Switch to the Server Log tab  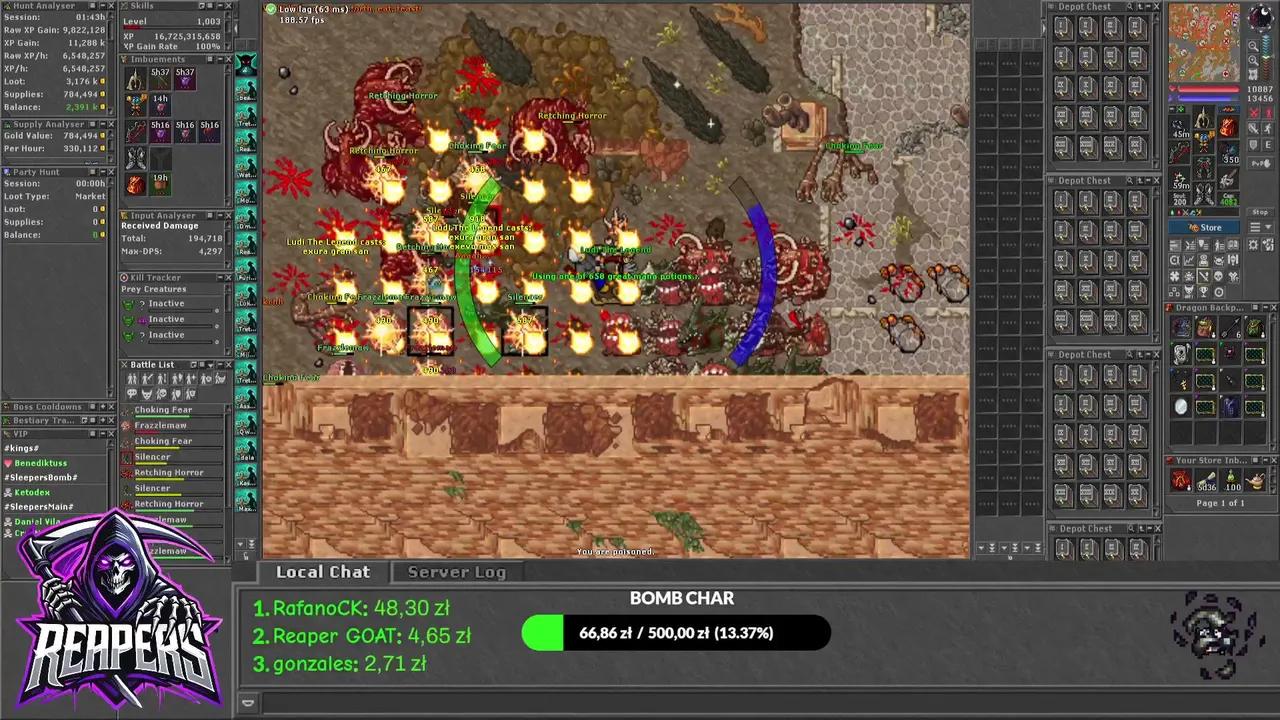tap(456, 571)
